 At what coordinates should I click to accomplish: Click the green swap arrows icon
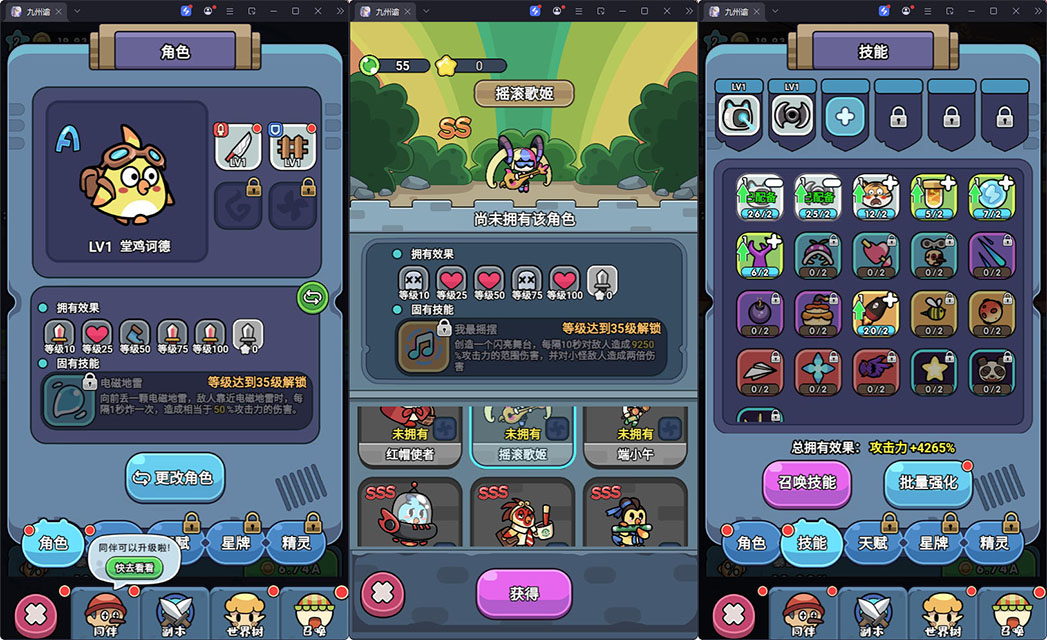pyautogui.click(x=312, y=297)
